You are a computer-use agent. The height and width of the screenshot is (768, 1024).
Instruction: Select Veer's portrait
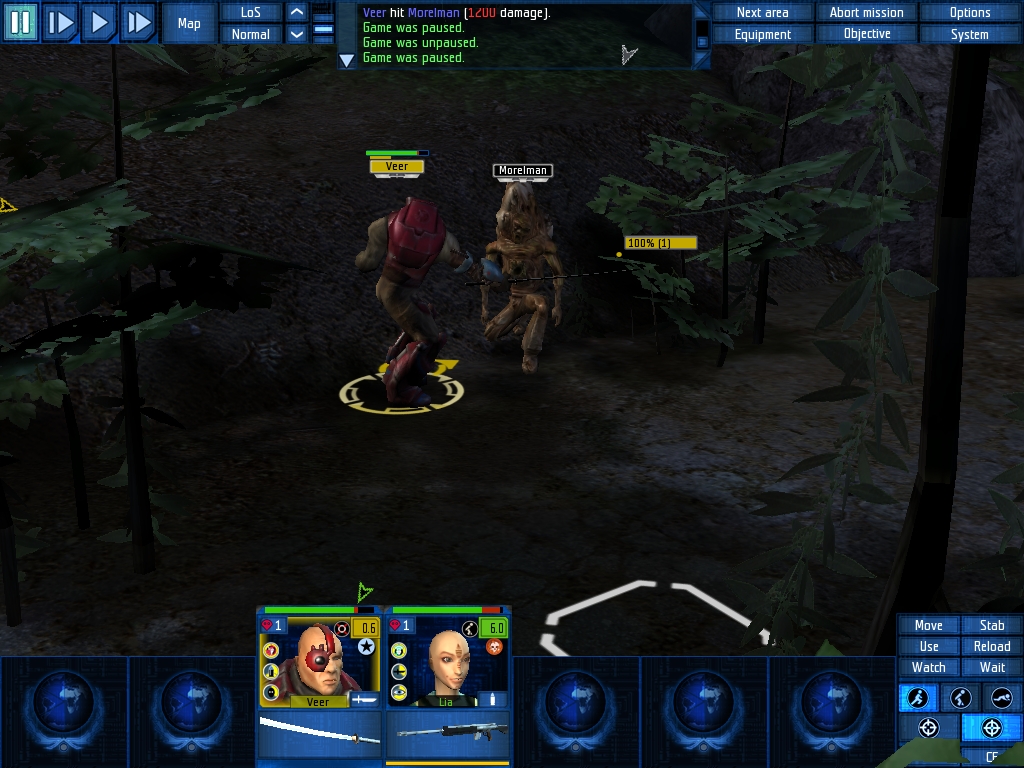point(318,660)
